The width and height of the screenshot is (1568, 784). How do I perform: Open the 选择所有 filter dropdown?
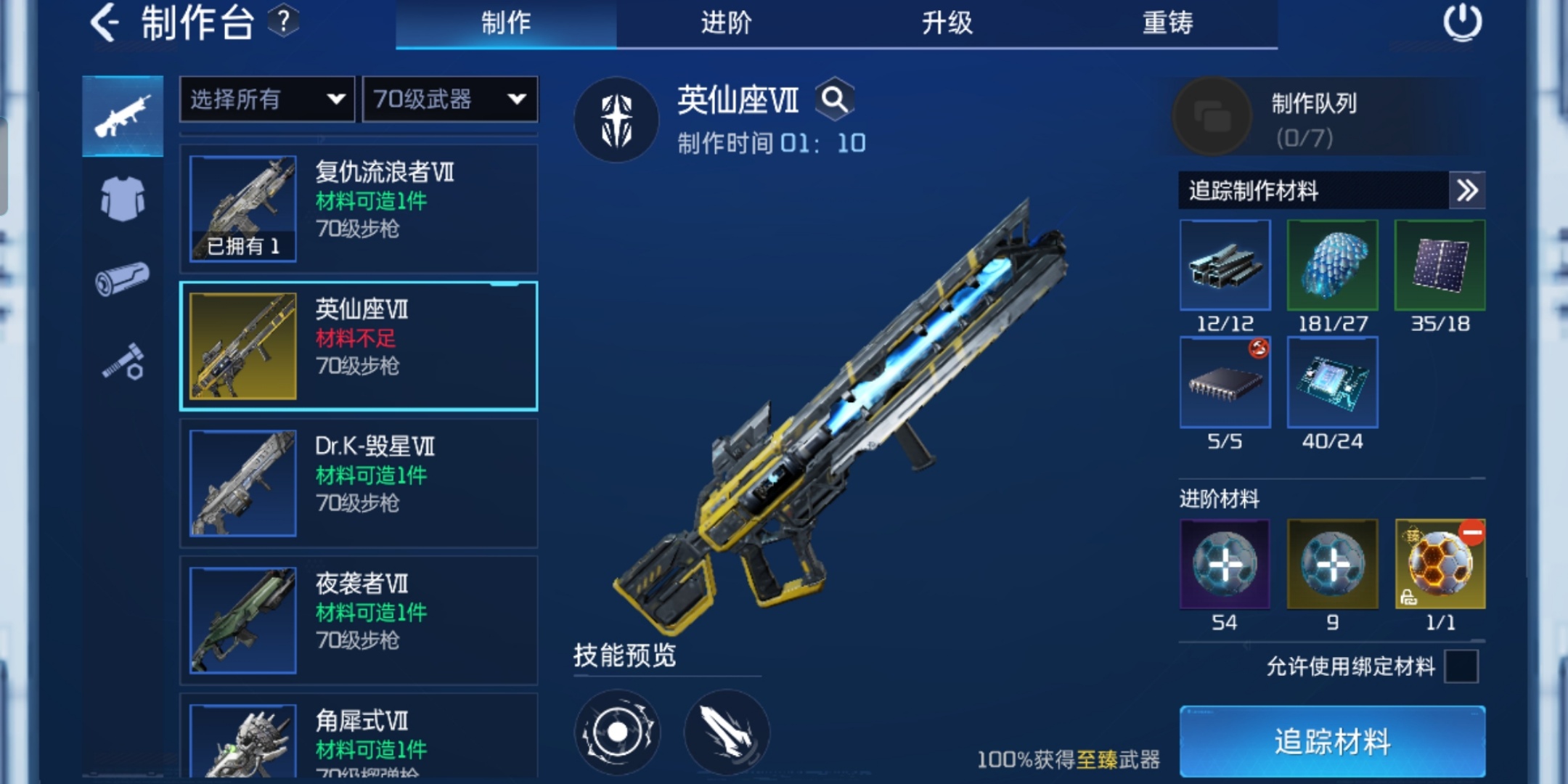(x=266, y=99)
